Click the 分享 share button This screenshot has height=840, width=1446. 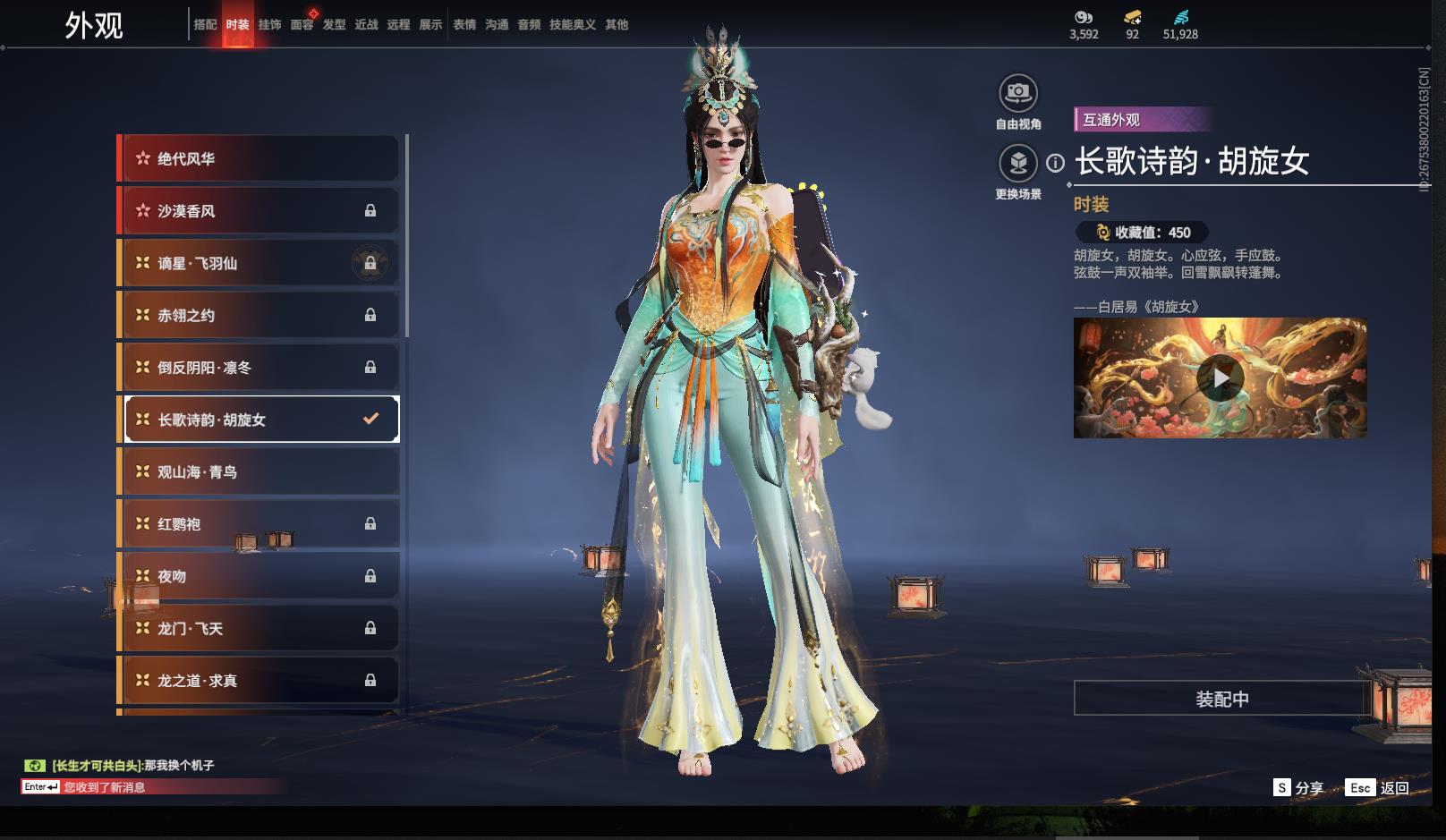click(x=1298, y=788)
